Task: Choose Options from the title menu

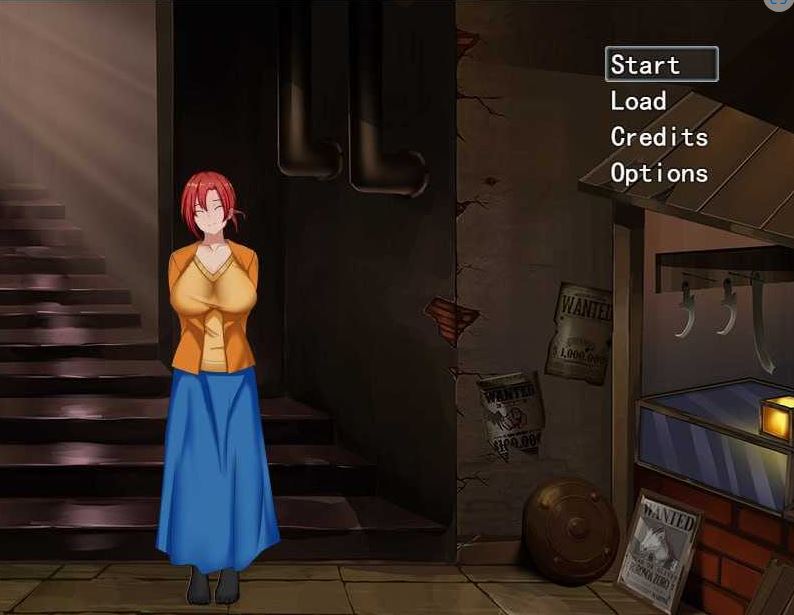Action: (x=659, y=173)
